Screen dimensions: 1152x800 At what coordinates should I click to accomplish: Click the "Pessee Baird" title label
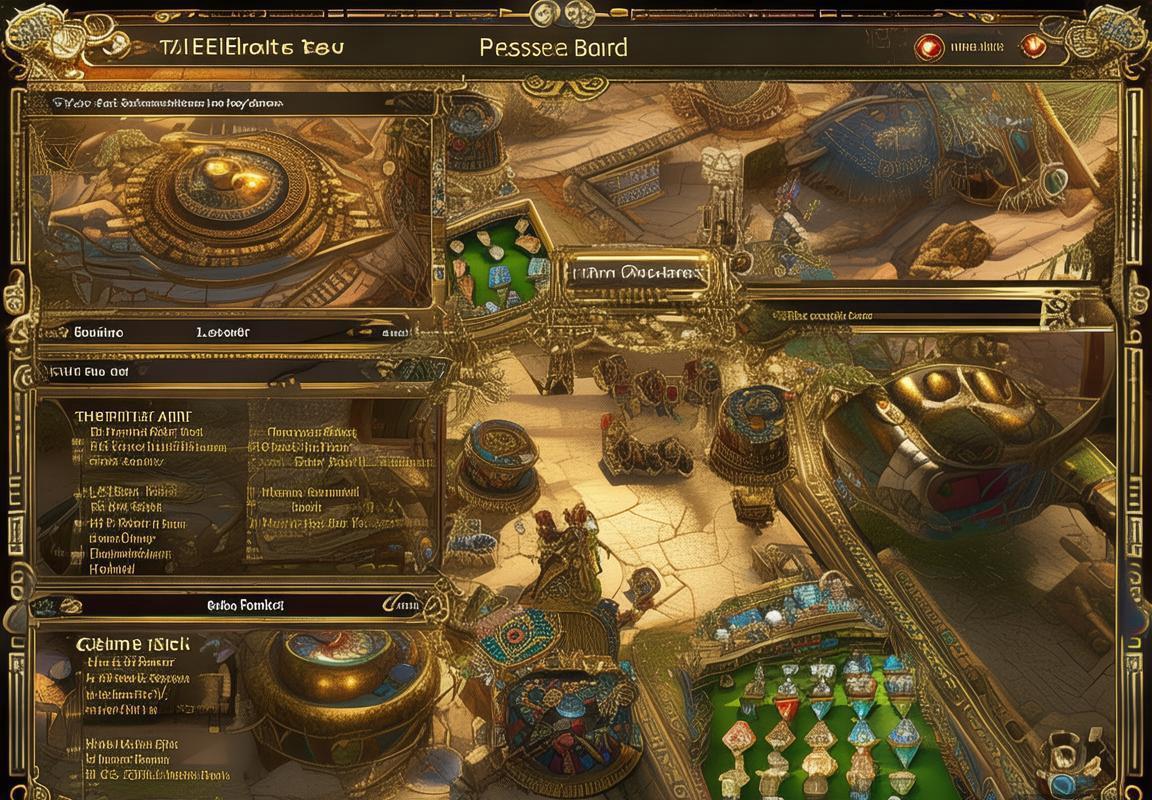point(553,47)
